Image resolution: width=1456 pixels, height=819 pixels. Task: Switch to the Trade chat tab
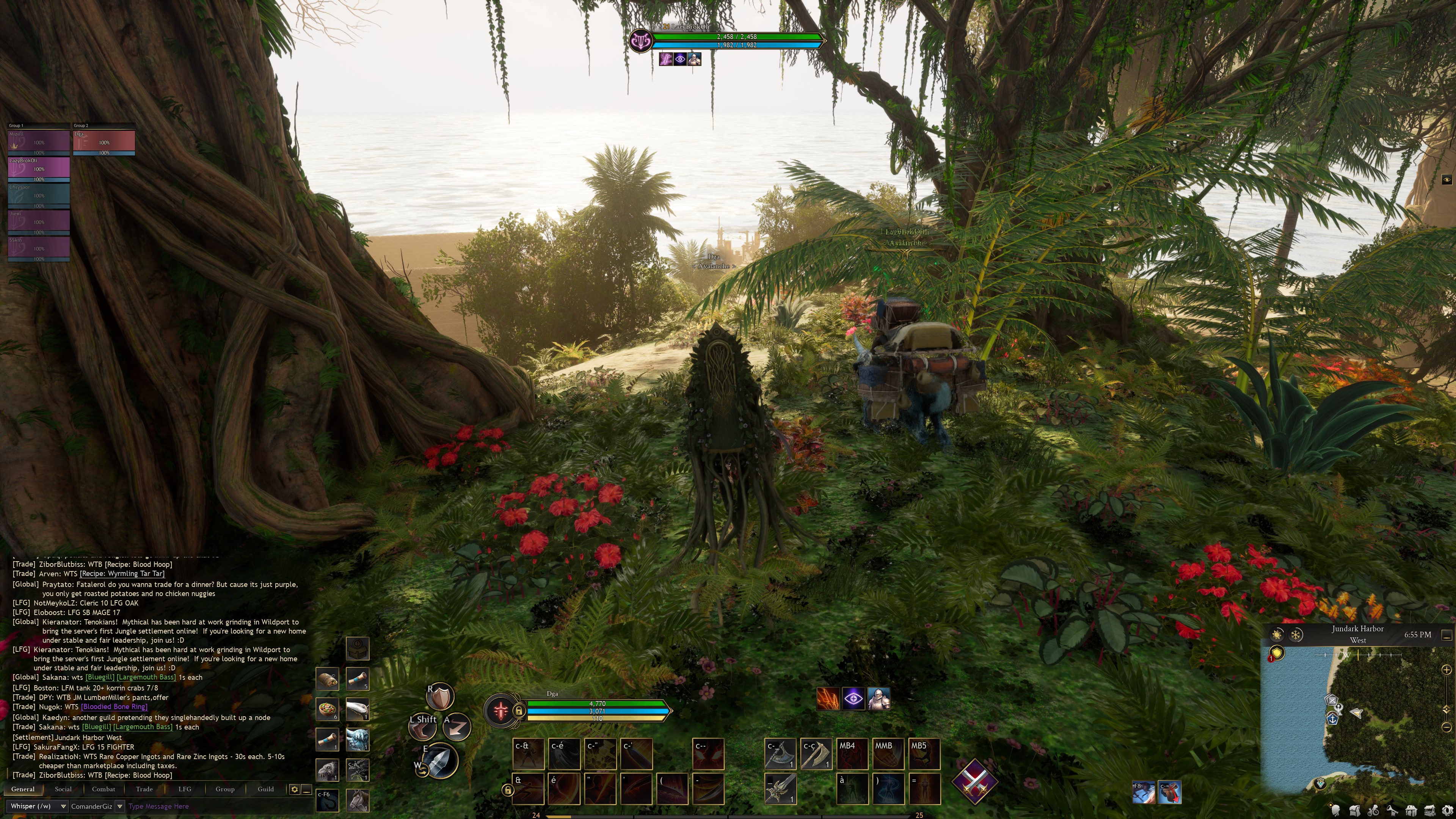(144, 789)
